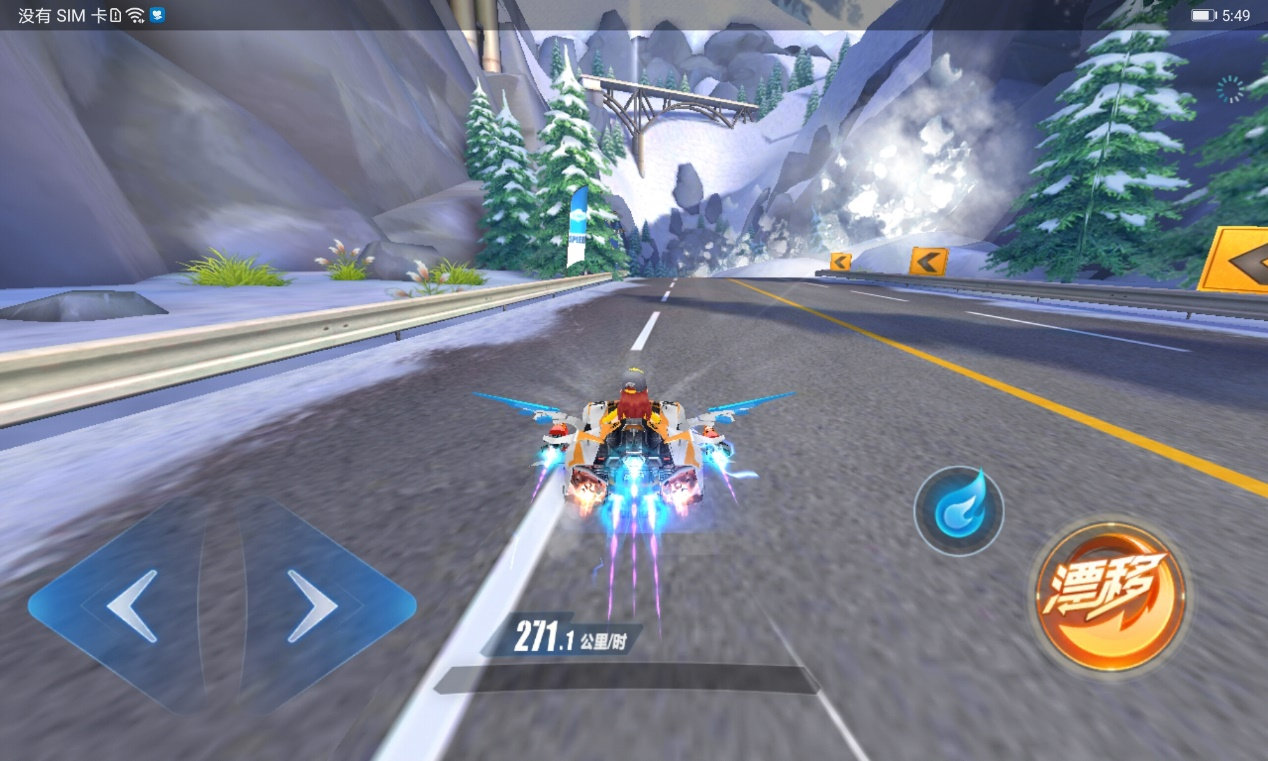1268x761 pixels.
Task: Steer right with the right arrow button
Action: pos(313,606)
